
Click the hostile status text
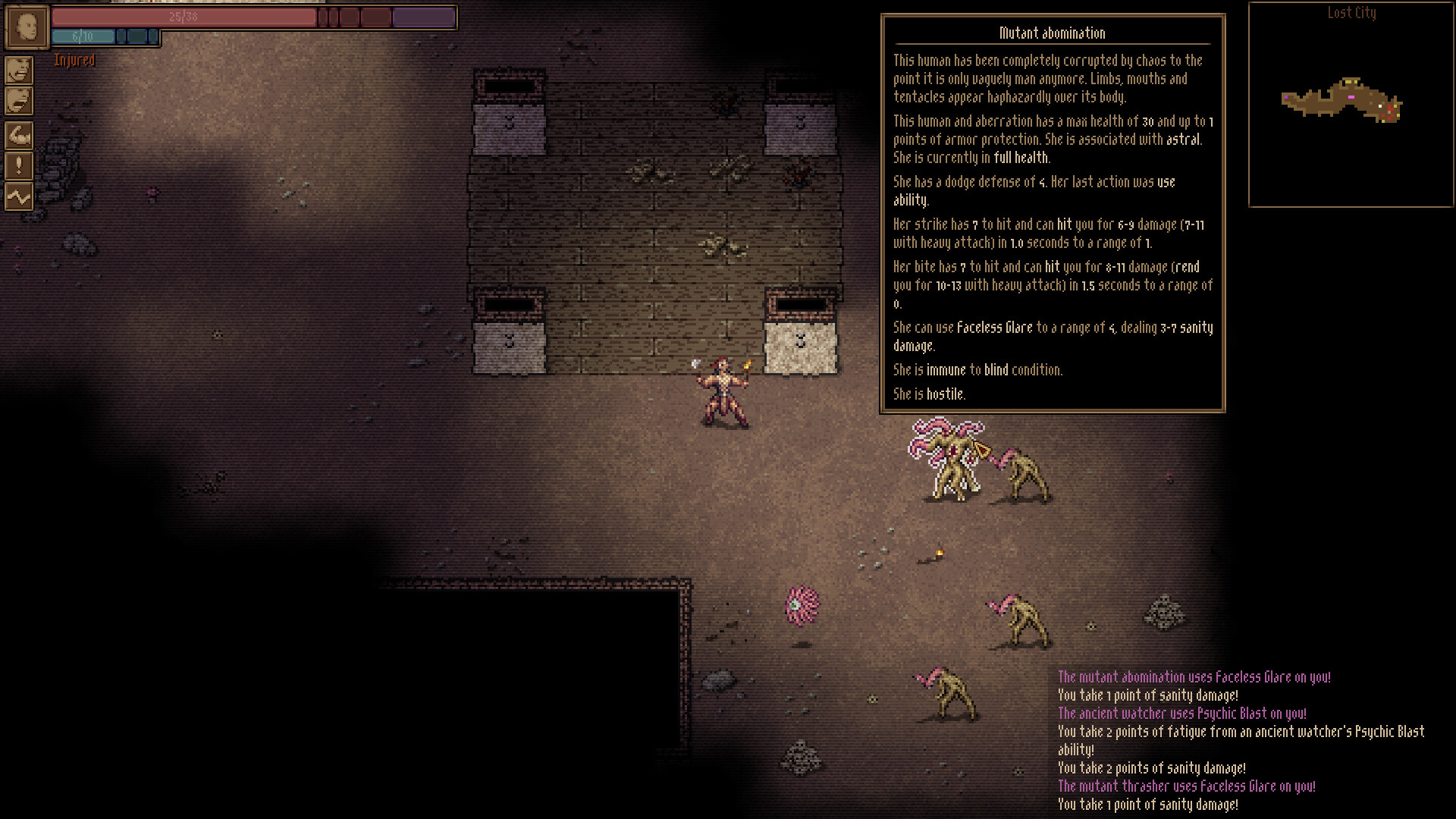pyautogui.click(x=944, y=394)
